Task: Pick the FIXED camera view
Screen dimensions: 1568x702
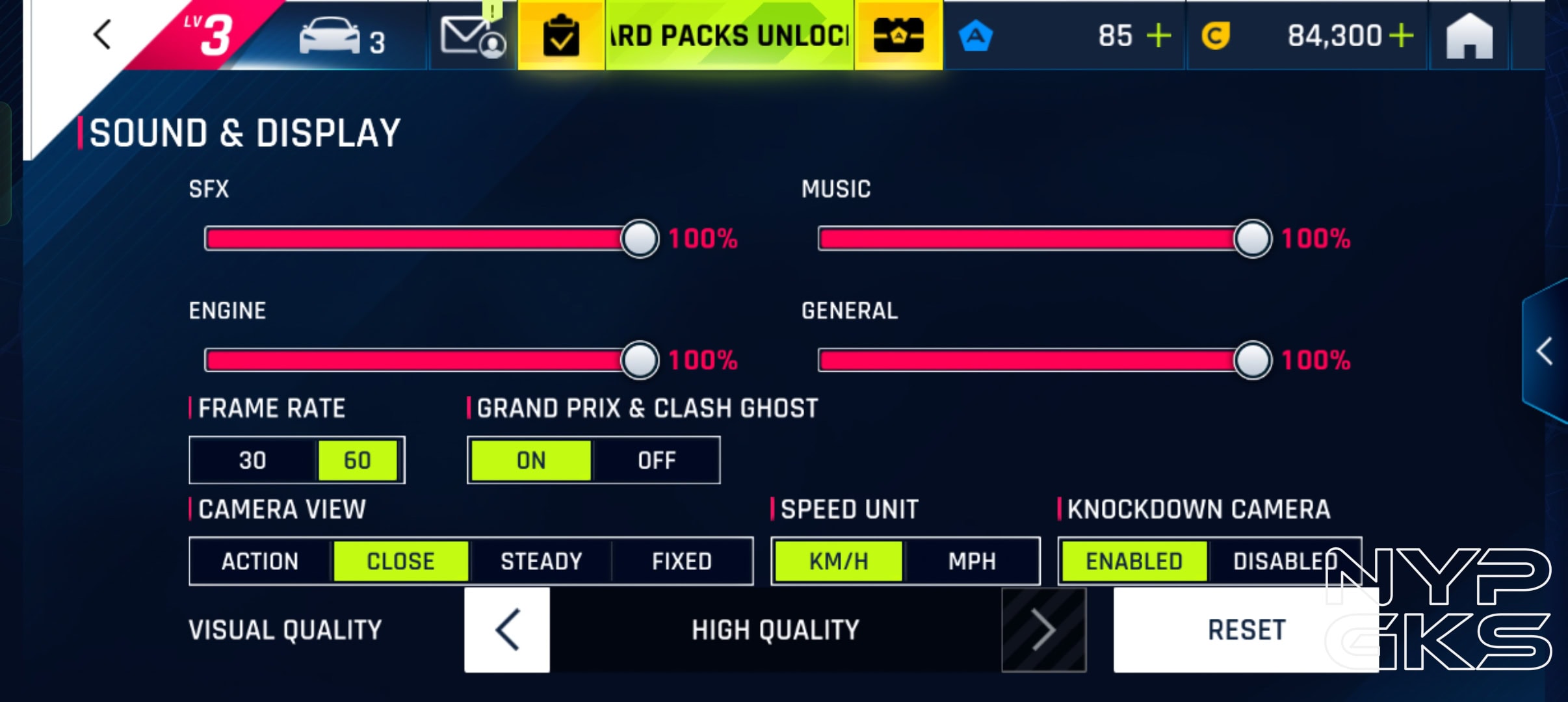Action: tap(682, 561)
